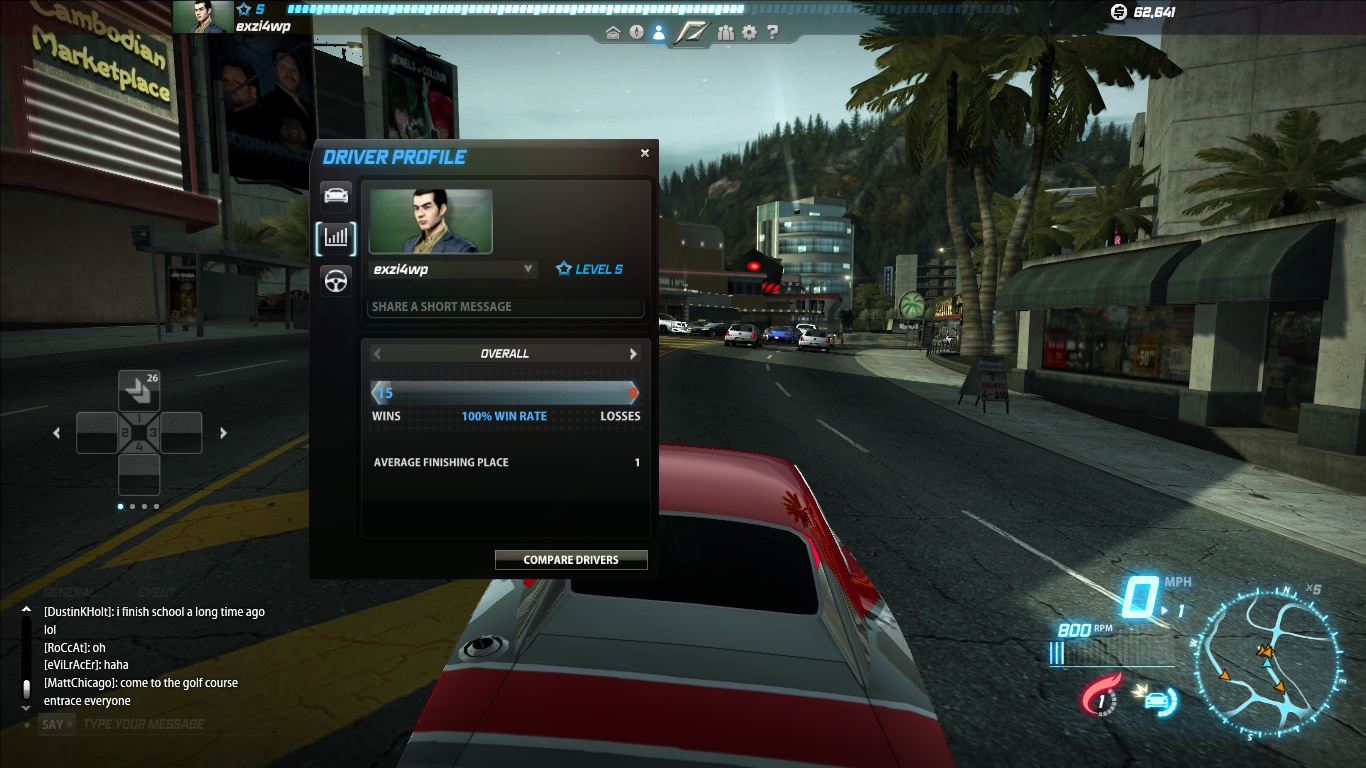
Task: Open the compass map icon in top bar
Action: click(x=637, y=33)
